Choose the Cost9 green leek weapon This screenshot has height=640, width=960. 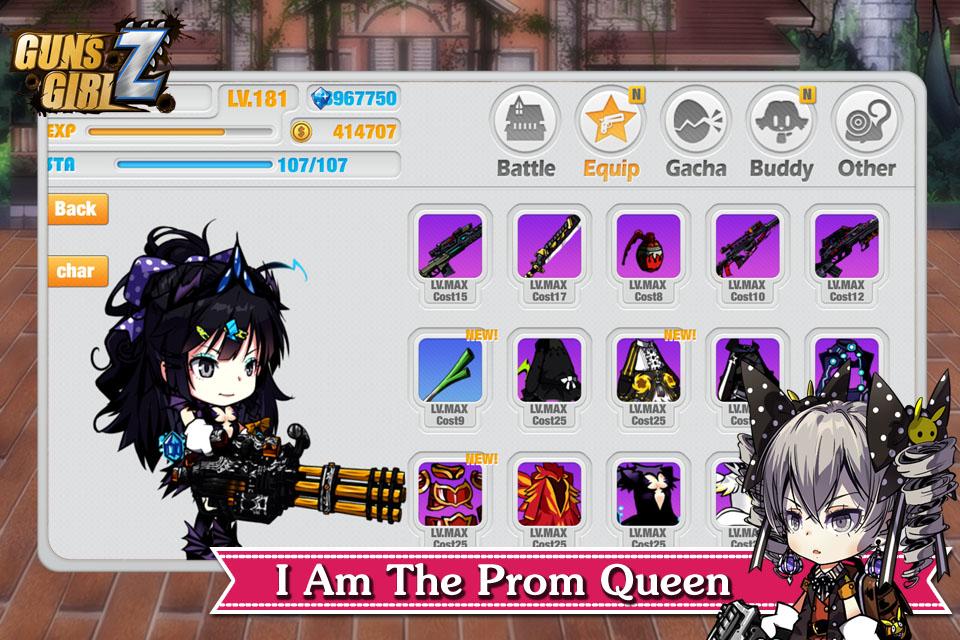(450, 378)
